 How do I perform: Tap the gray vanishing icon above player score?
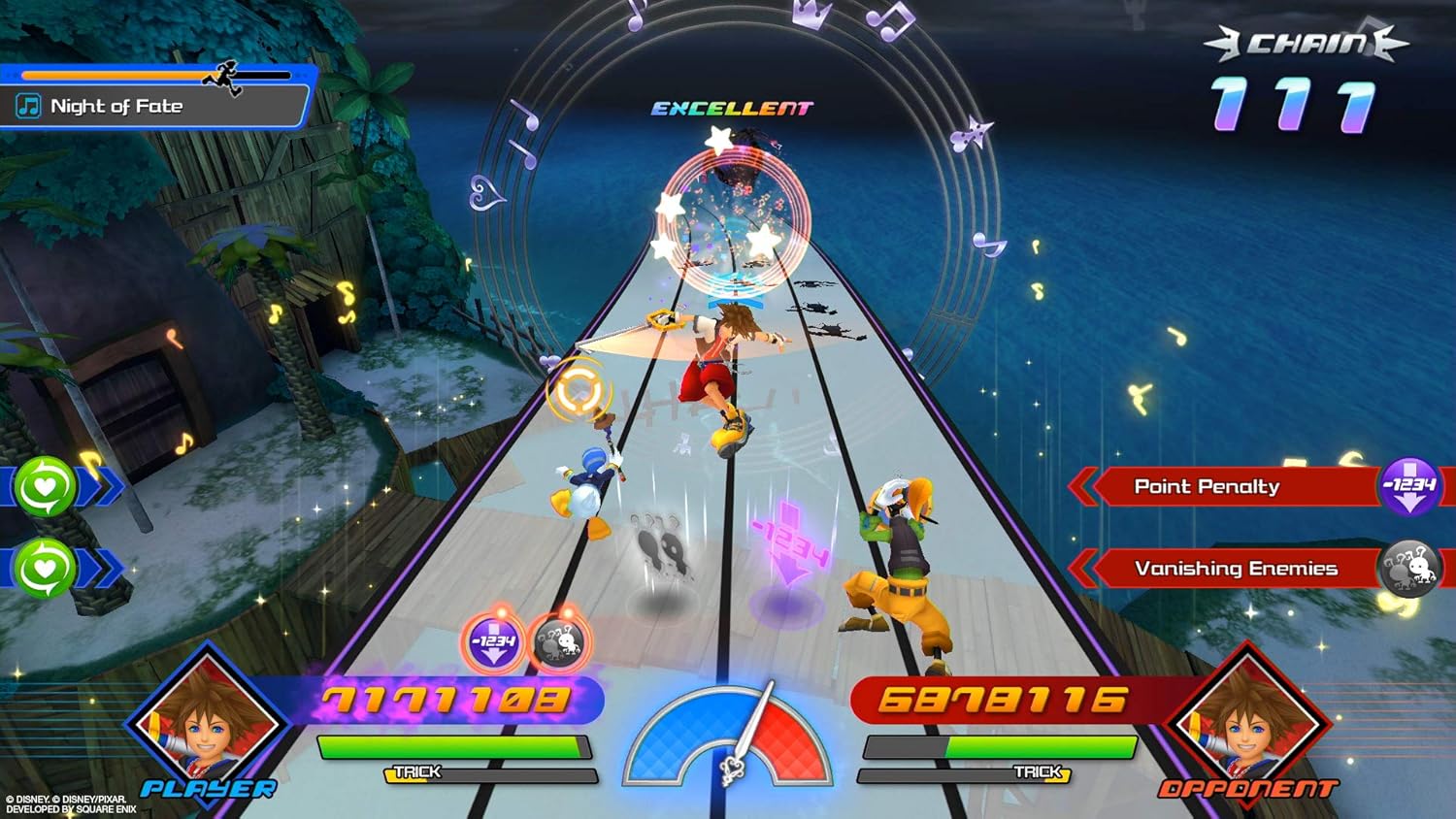558,641
